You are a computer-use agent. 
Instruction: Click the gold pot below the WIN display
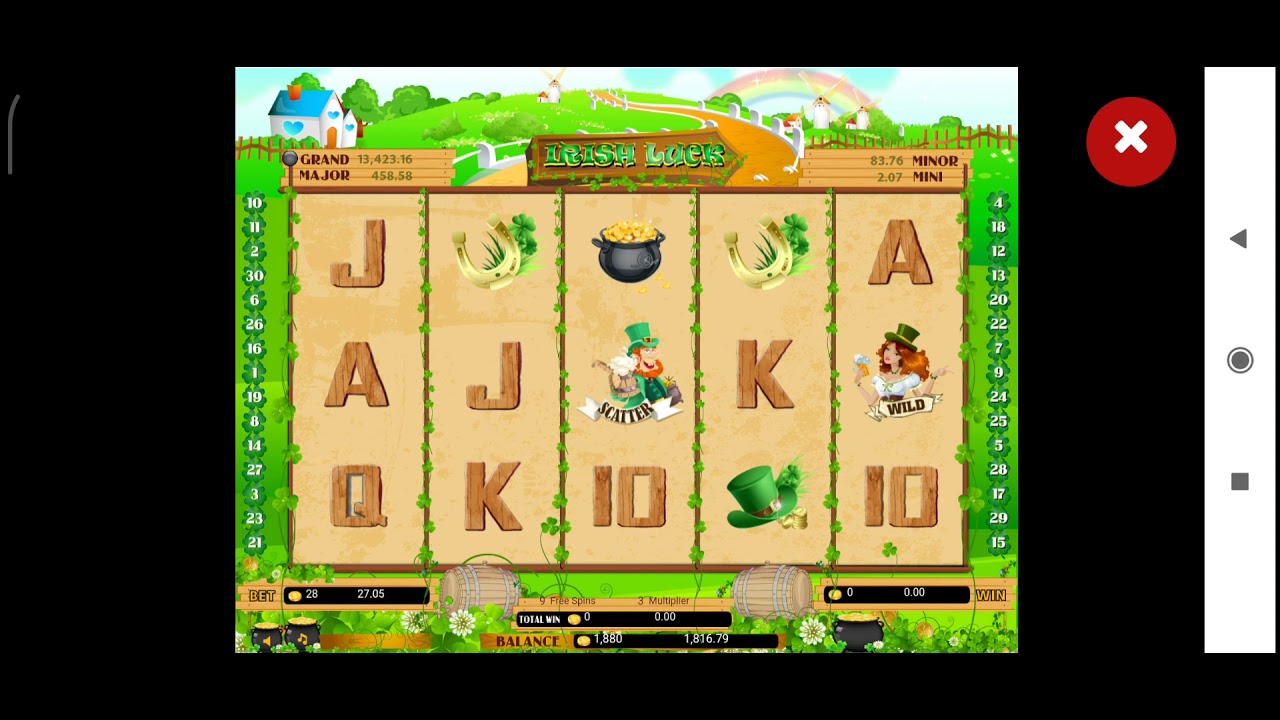(x=859, y=632)
